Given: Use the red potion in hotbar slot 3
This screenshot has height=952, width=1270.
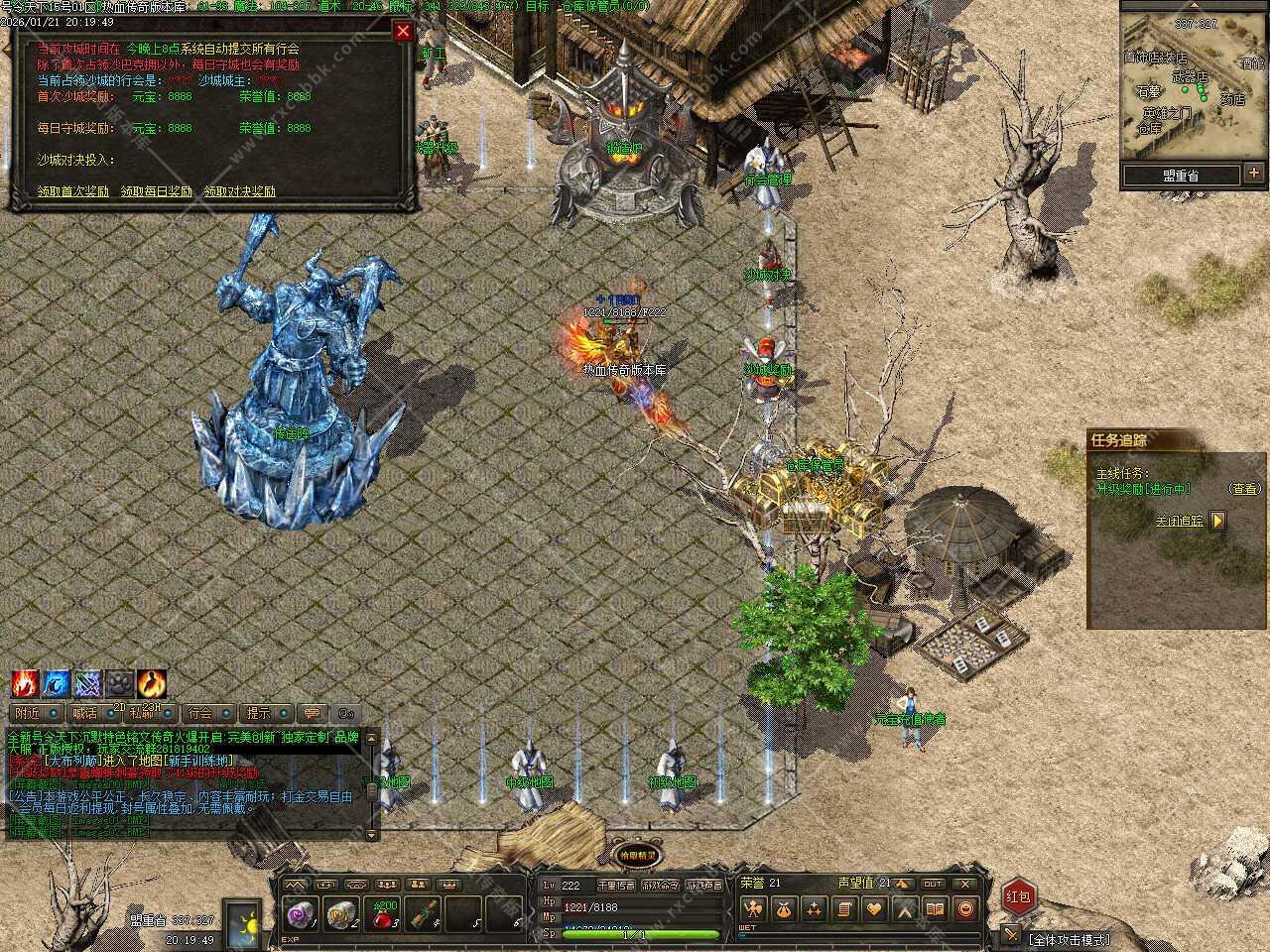Looking at the screenshot, I should coord(385,914).
